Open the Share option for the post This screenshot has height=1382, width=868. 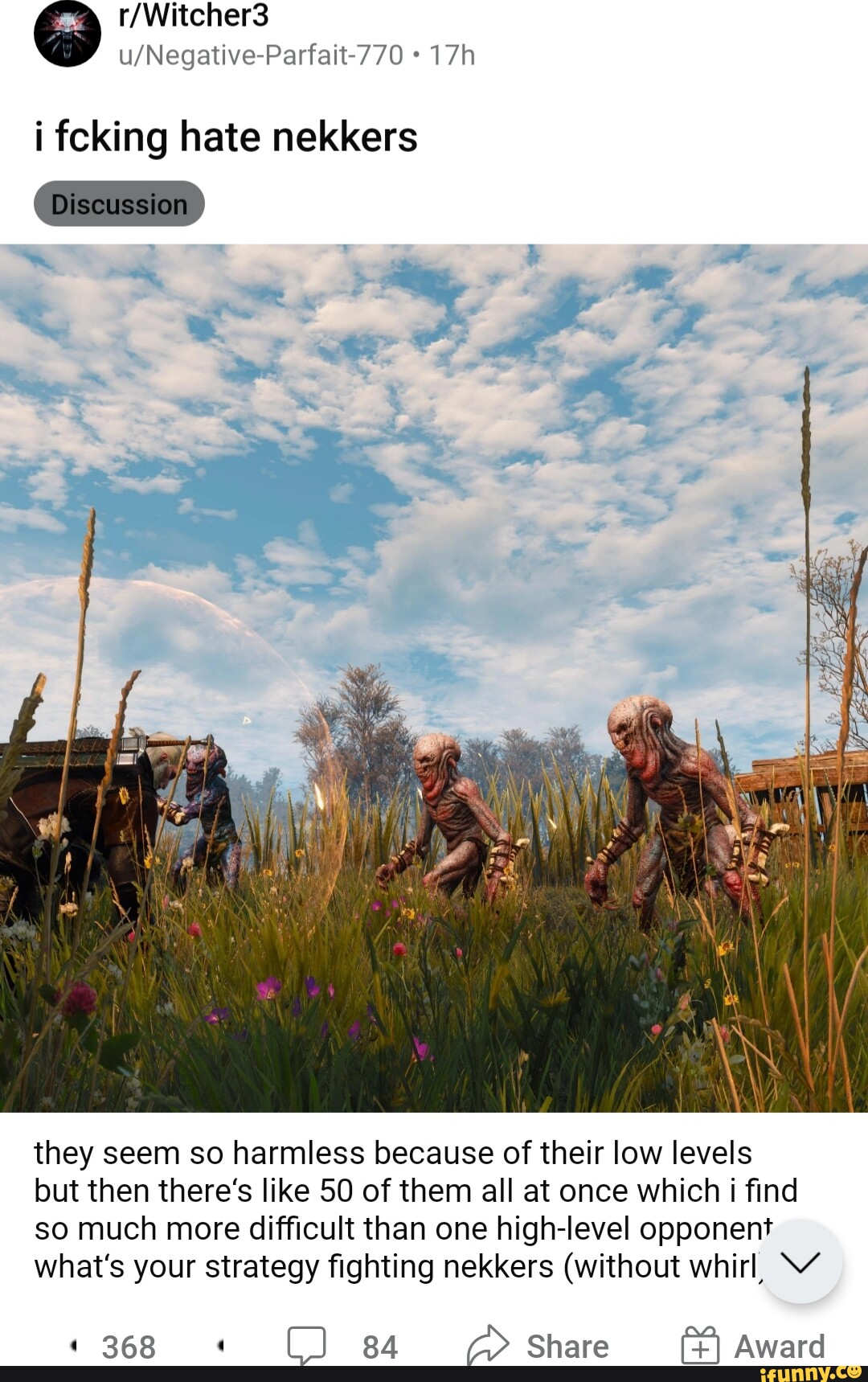click(x=538, y=1346)
